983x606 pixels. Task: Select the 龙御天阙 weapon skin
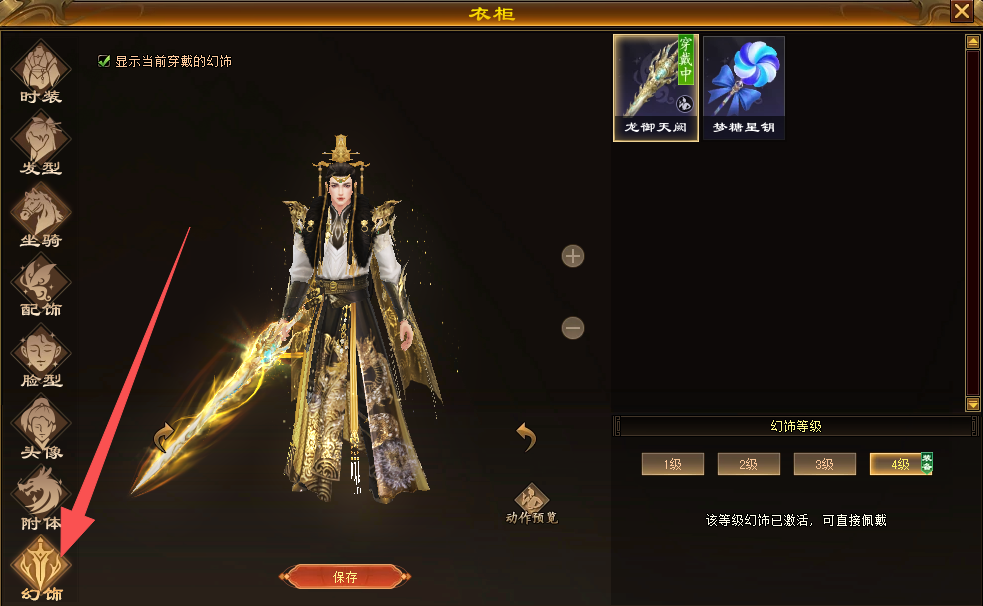pos(655,88)
